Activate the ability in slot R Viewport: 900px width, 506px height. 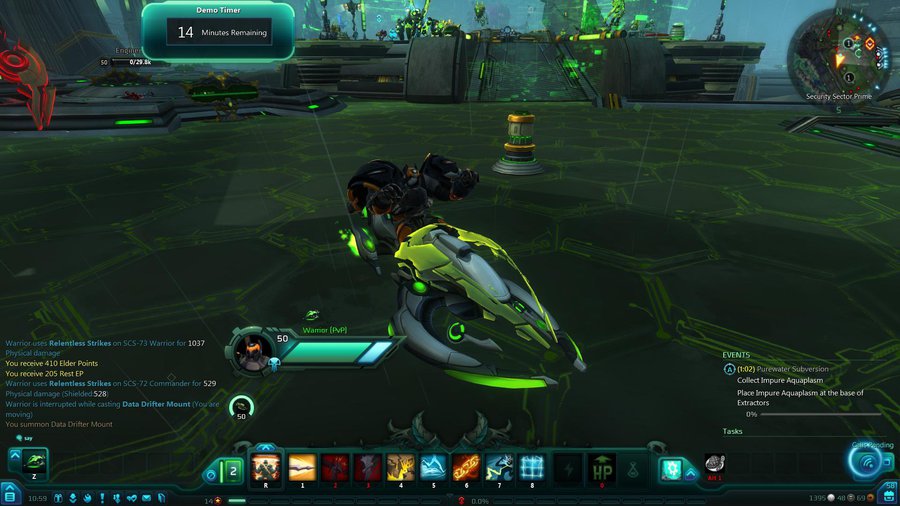[x=266, y=467]
